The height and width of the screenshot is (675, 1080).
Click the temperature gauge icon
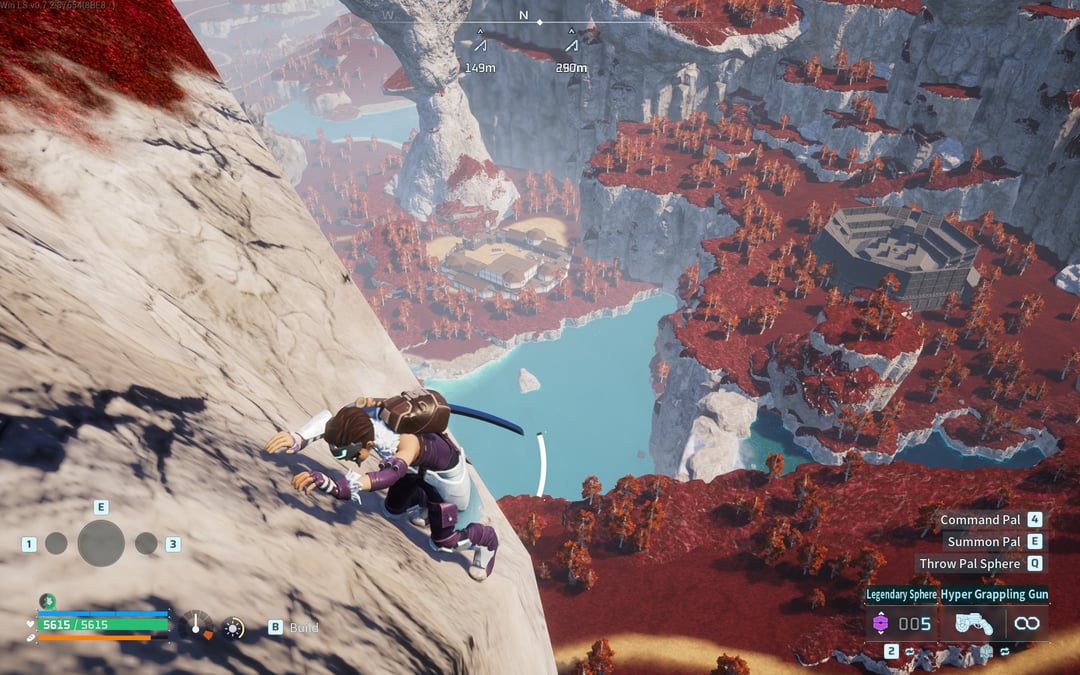[x=197, y=626]
